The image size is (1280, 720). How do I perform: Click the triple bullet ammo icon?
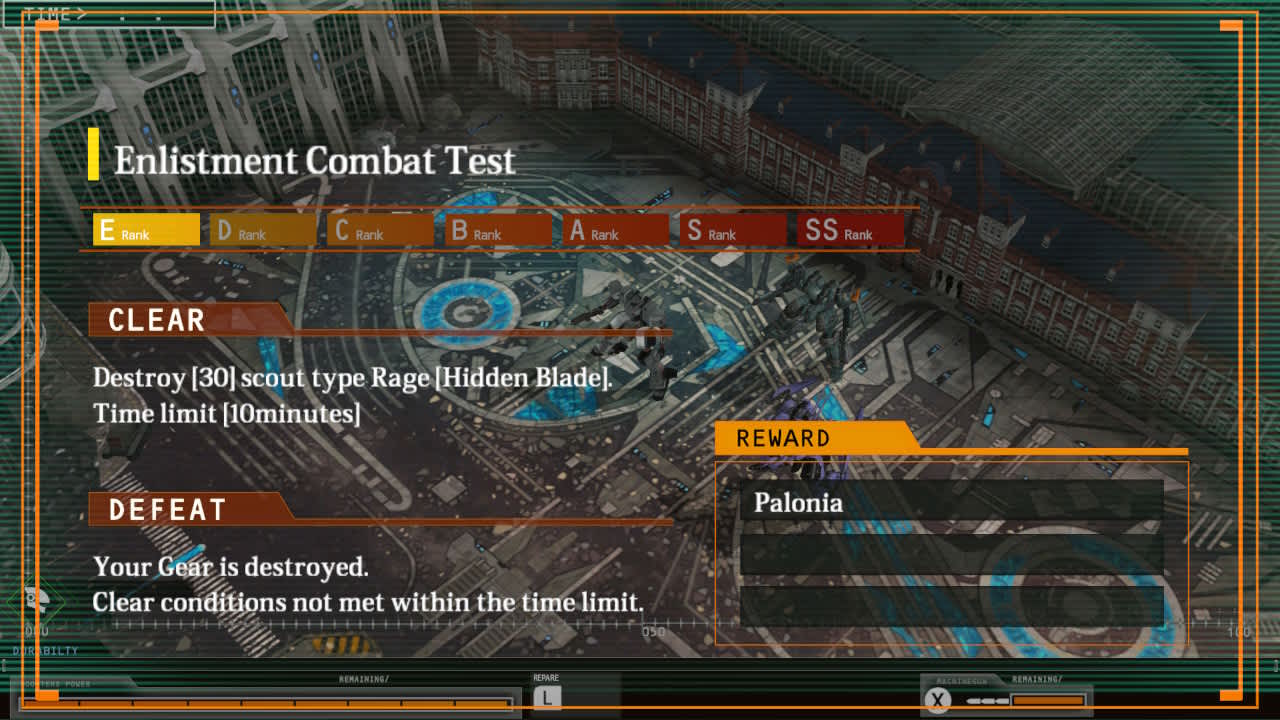(x=988, y=700)
